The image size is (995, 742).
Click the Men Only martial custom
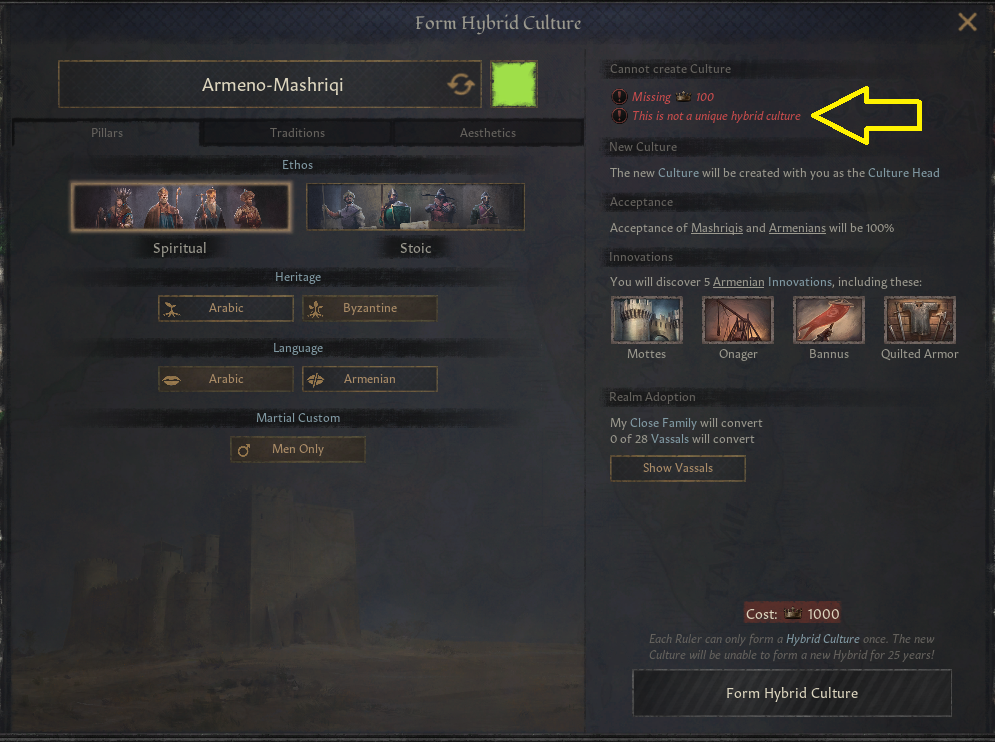(x=298, y=450)
